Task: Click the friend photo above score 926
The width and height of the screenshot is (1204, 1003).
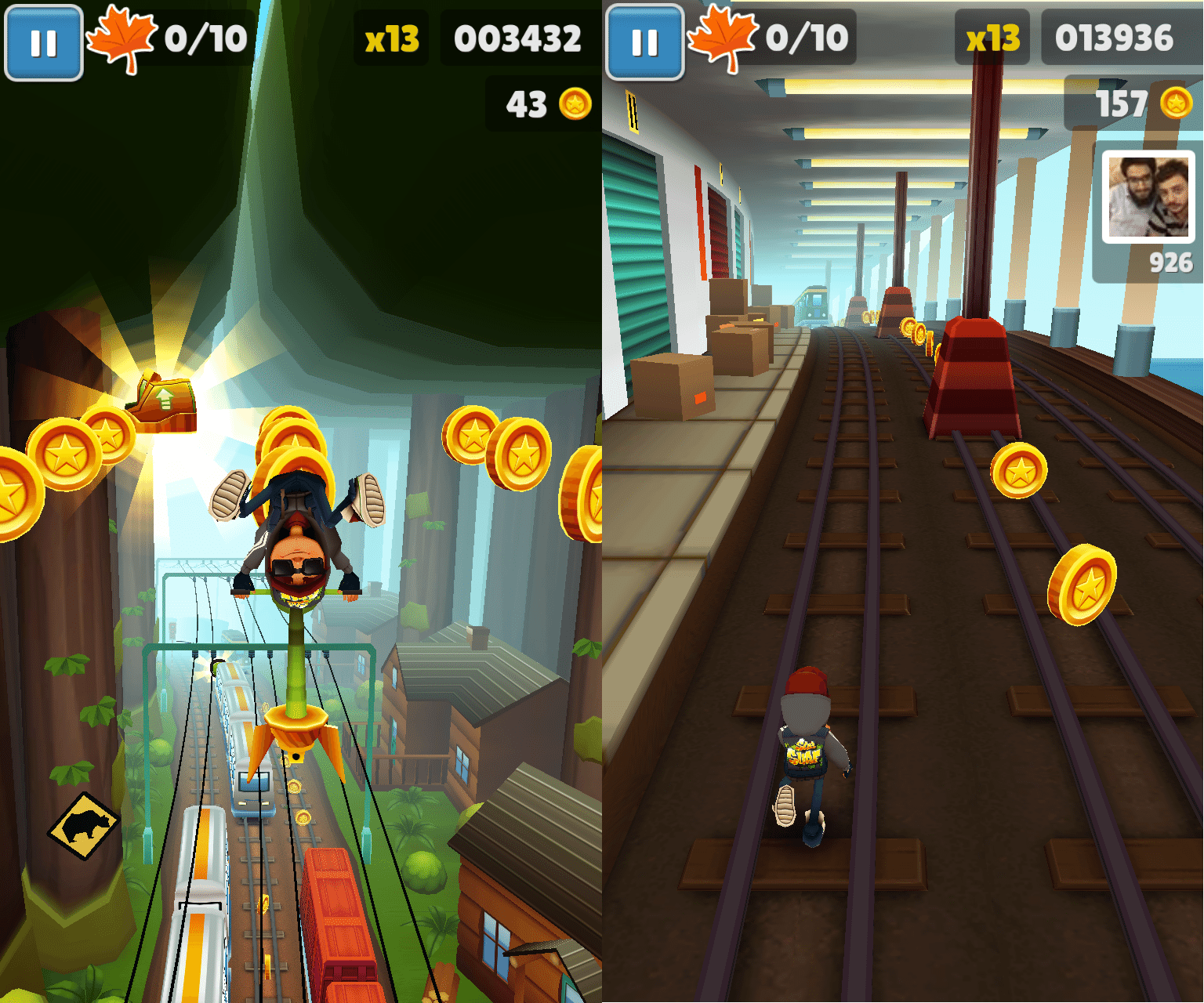Action: pyautogui.click(x=1148, y=197)
